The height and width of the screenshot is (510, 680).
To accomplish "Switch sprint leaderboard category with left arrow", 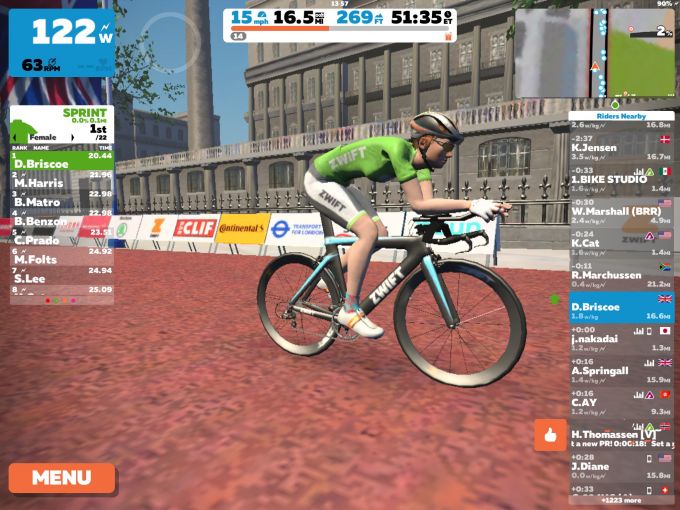I will [x=14, y=136].
